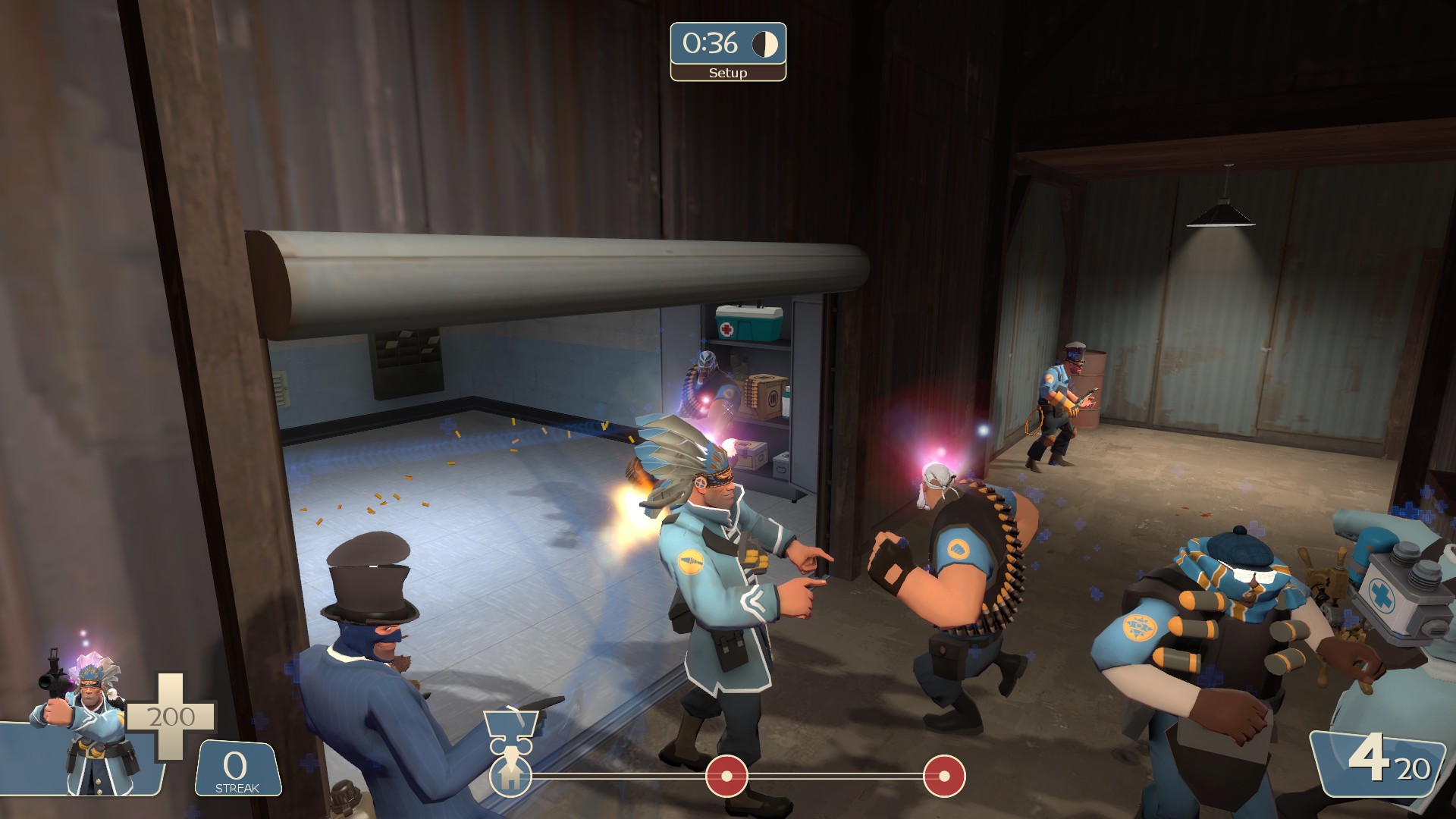Toggle the first red control point marker
Image resolution: width=1456 pixels, height=819 pixels.
tap(726, 776)
